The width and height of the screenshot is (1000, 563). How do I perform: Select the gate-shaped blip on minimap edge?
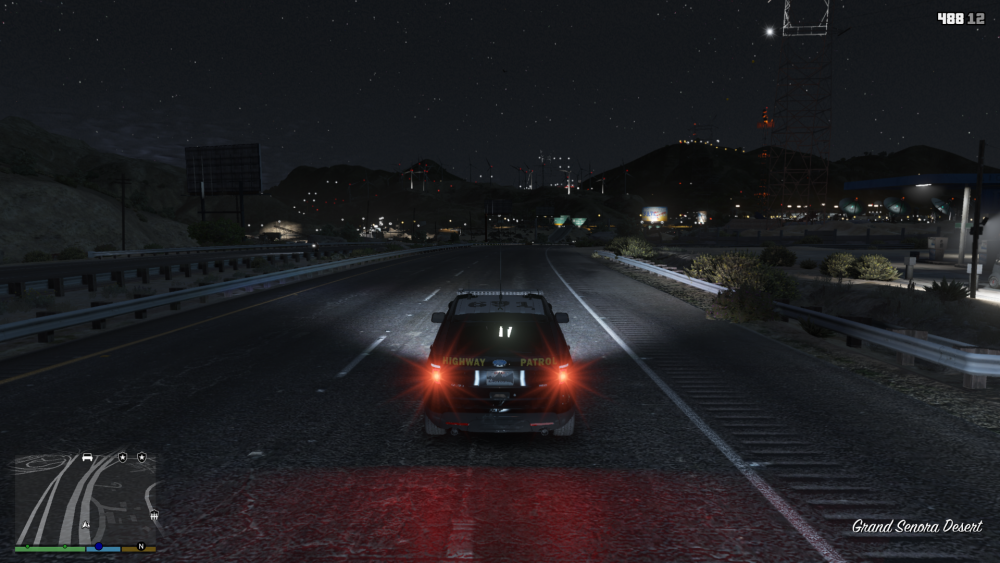pyautogui.click(x=154, y=516)
